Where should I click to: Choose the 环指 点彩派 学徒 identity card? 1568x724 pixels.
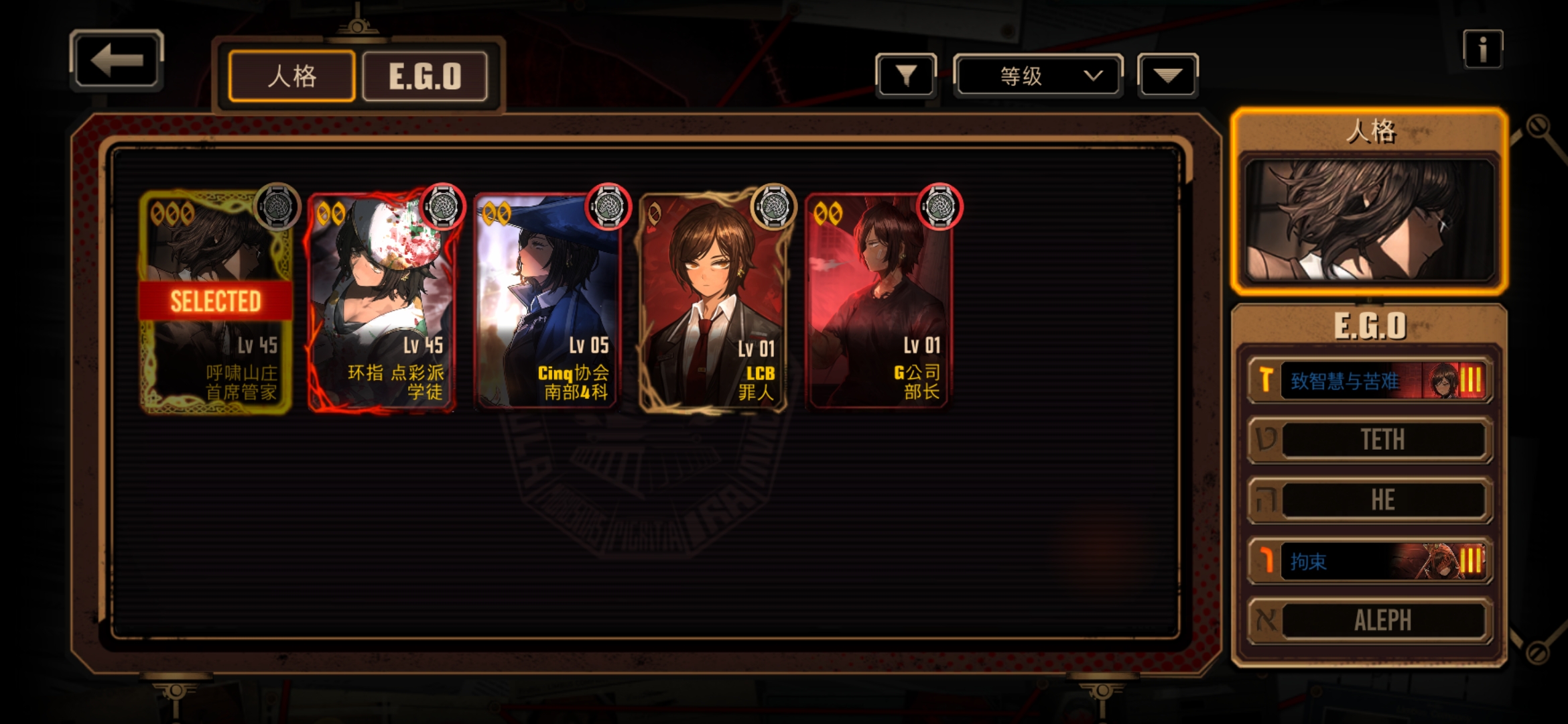382,302
